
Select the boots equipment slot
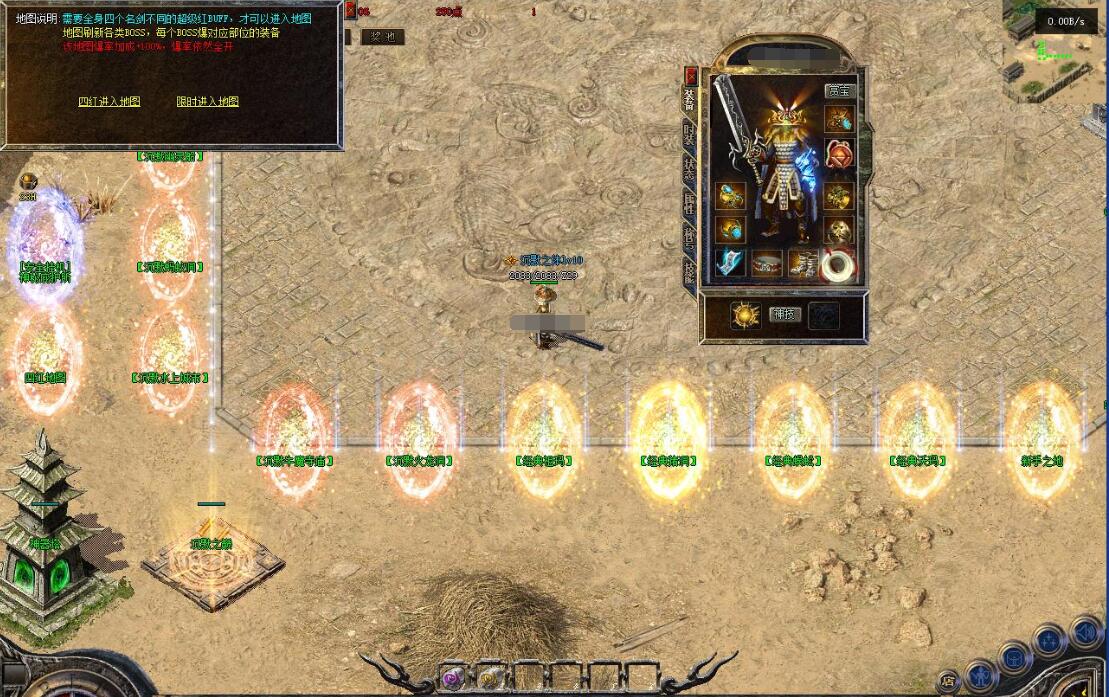tap(803, 265)
